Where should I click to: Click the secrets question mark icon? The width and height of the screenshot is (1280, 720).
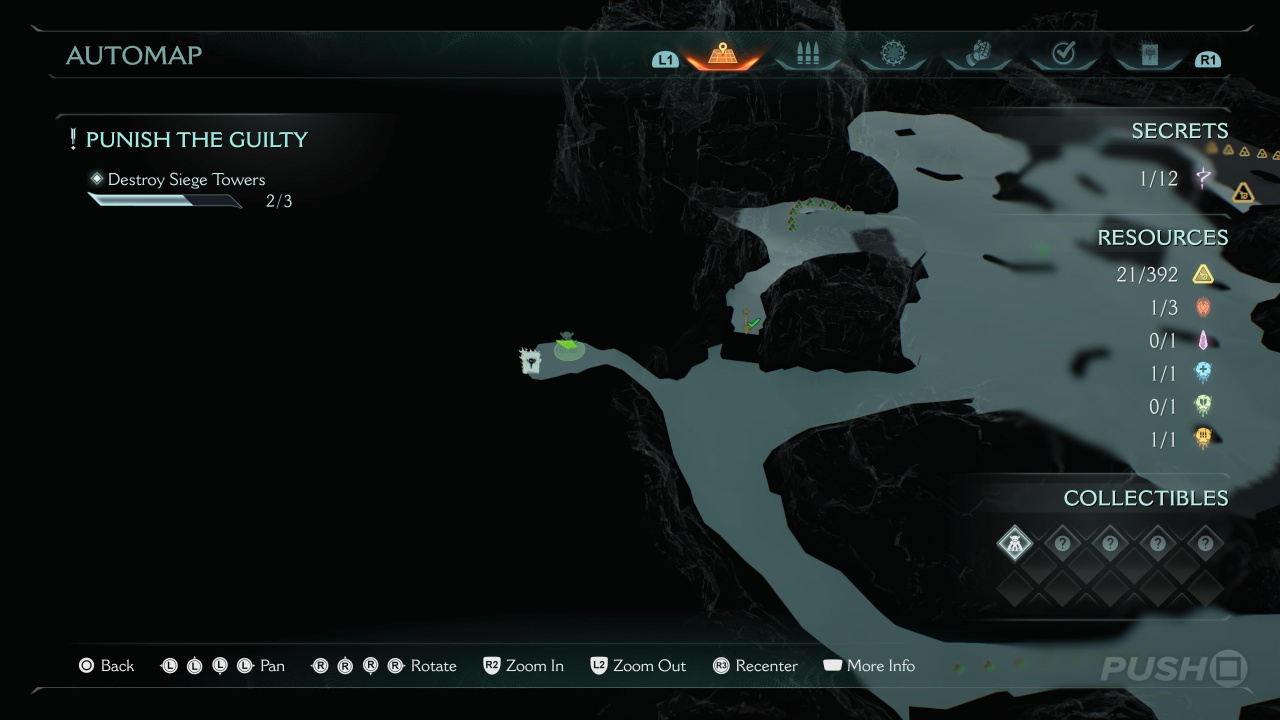coord(1203,179)
